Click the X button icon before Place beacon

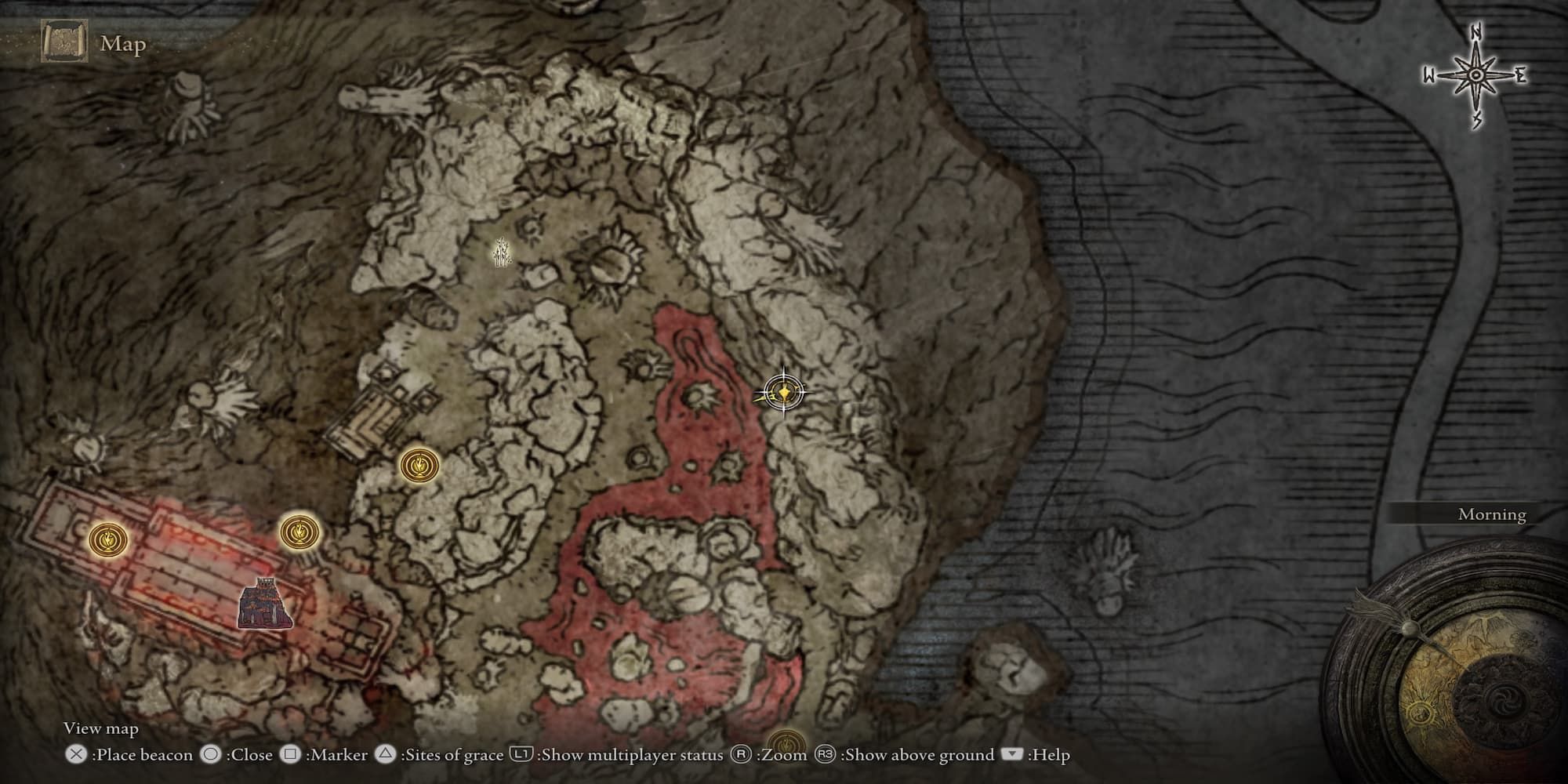(76, 755)
